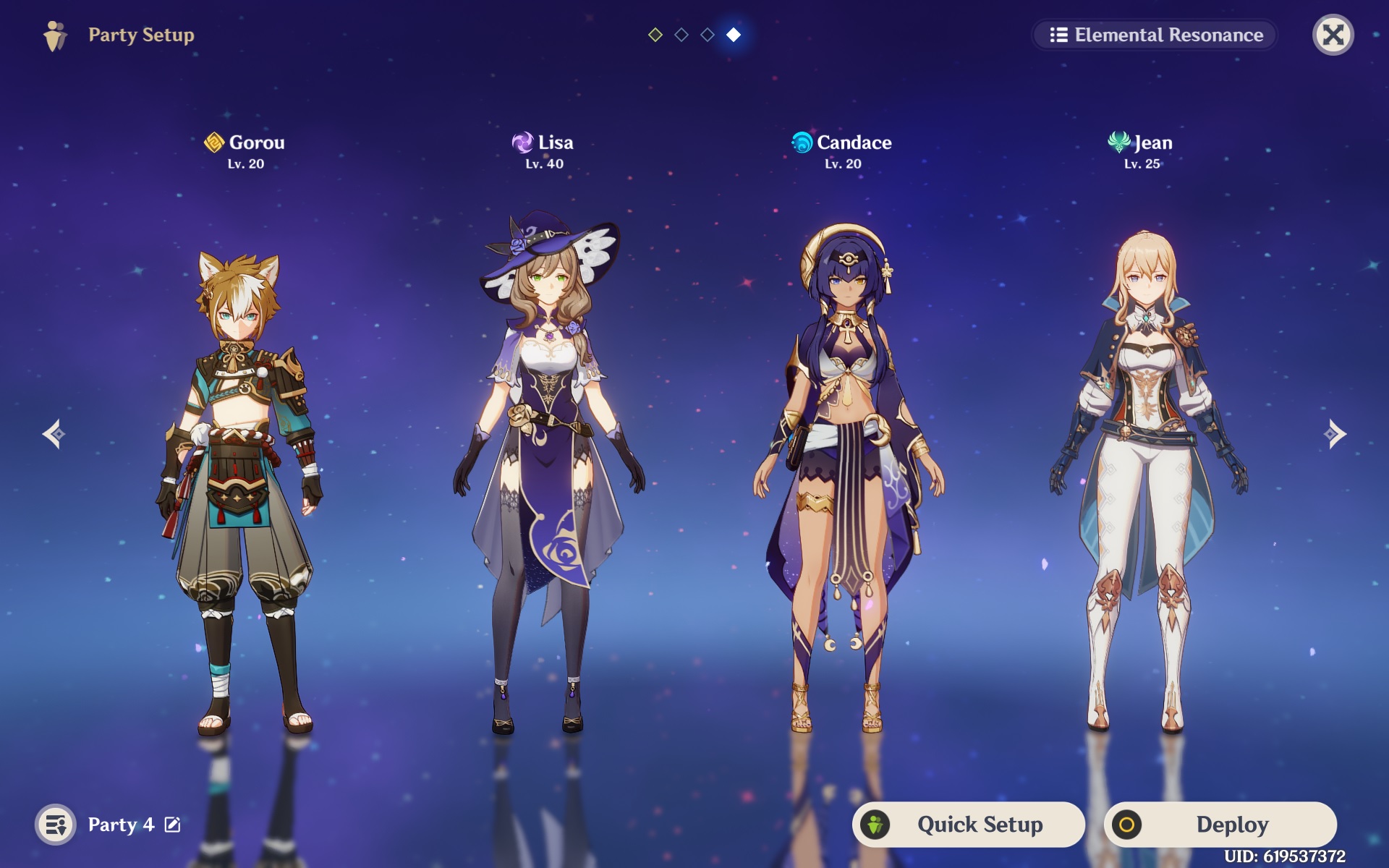Click the Electro element icon beside Lisa
Screen dimensions: 1389x868
pos(522,142)
